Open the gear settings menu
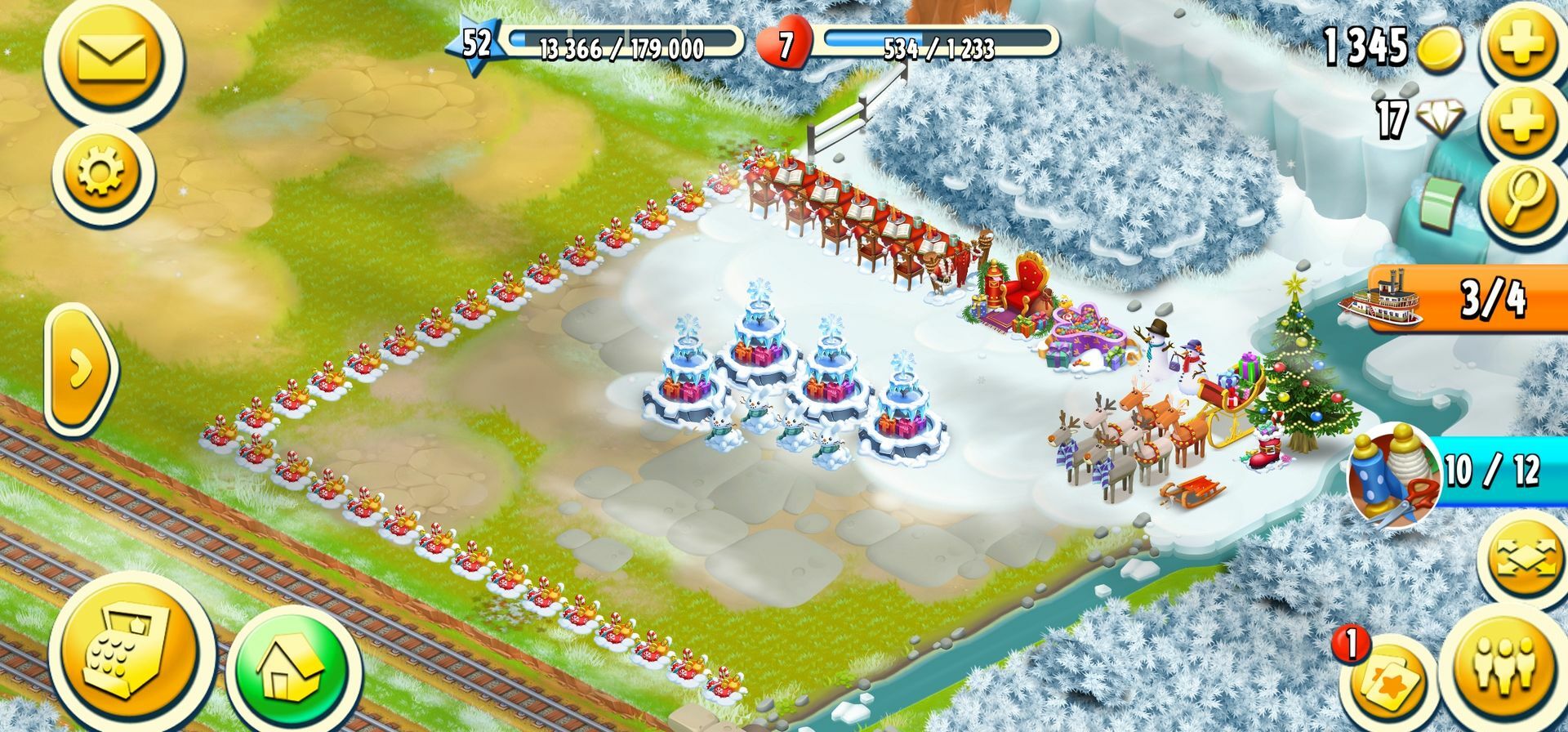The height and width of the screenshot is (732, 1568). [x=101, y=175]
